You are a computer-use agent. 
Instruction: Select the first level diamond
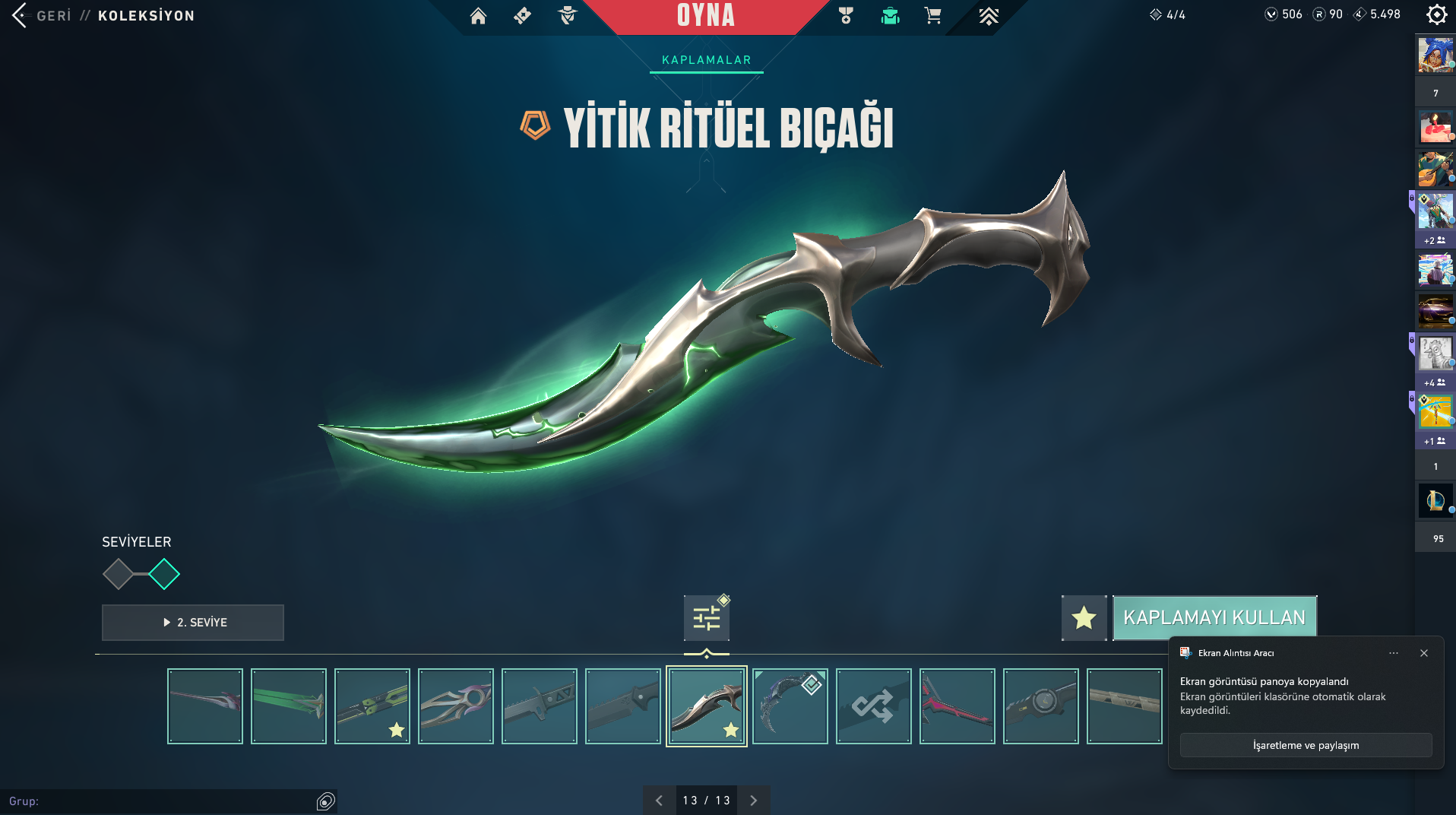(x=118, y=574)
